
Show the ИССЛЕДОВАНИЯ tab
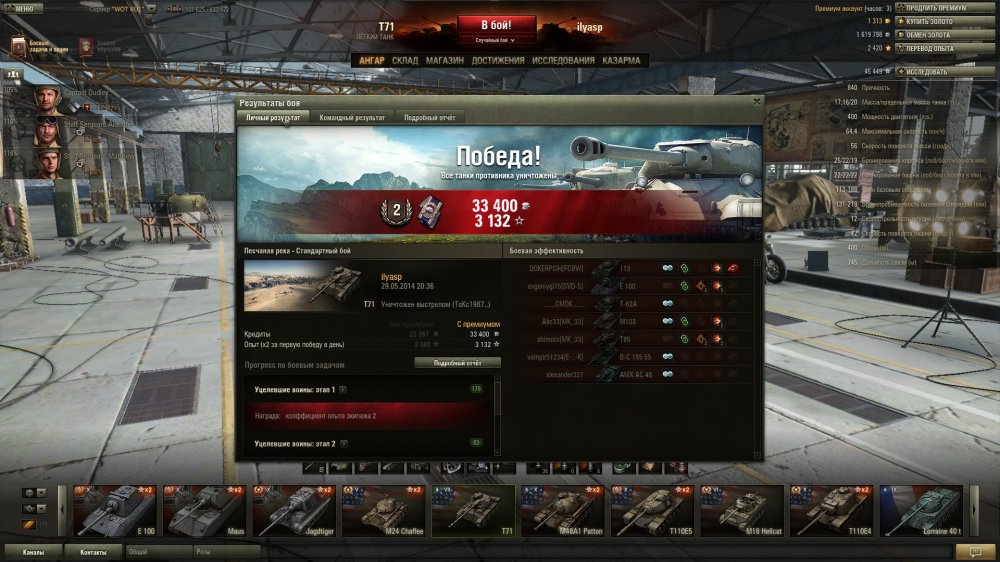[x=564, y=60]
